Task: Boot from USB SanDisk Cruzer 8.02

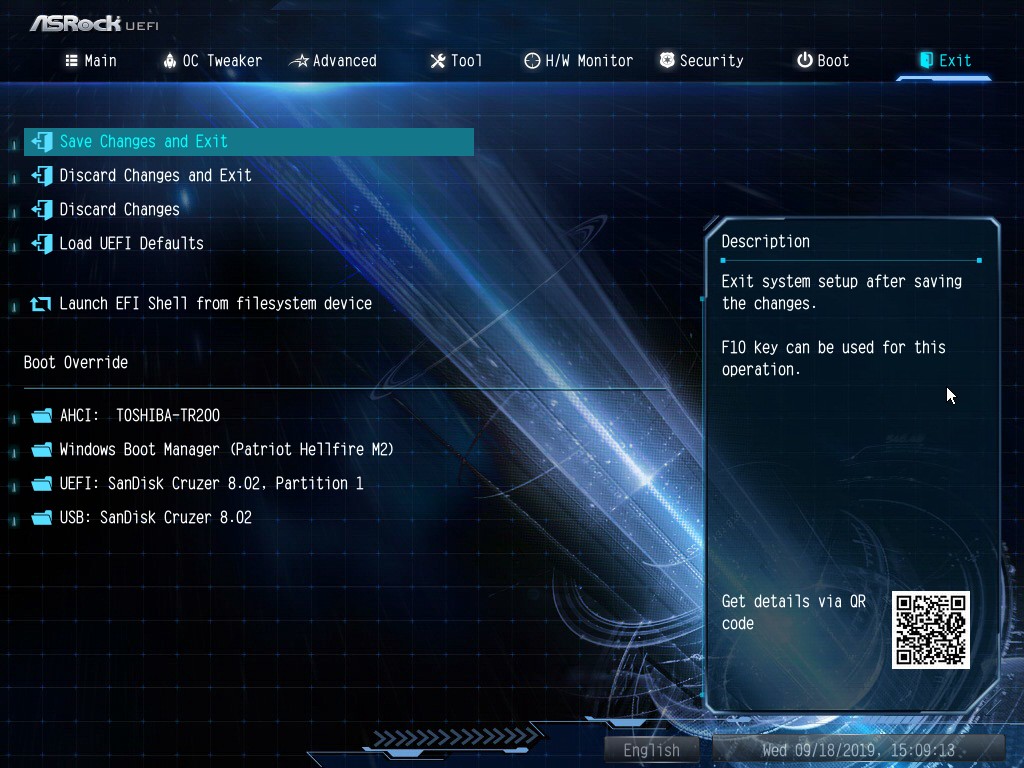Action: coord(155,518)
